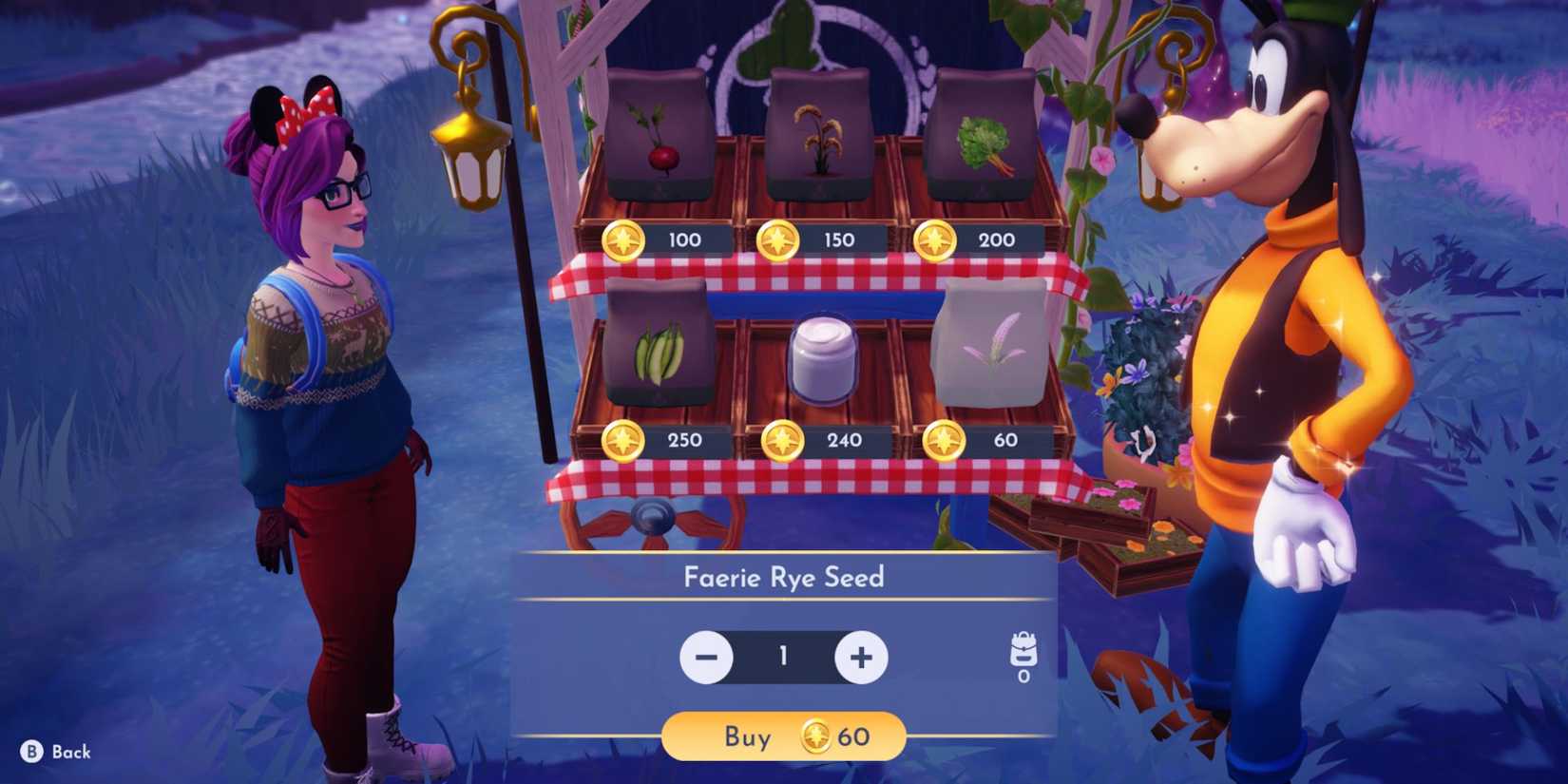Viewport: 1568px width, 784px height.
Task: Increase quantity with the plus button
Action: tap(861, 656)
